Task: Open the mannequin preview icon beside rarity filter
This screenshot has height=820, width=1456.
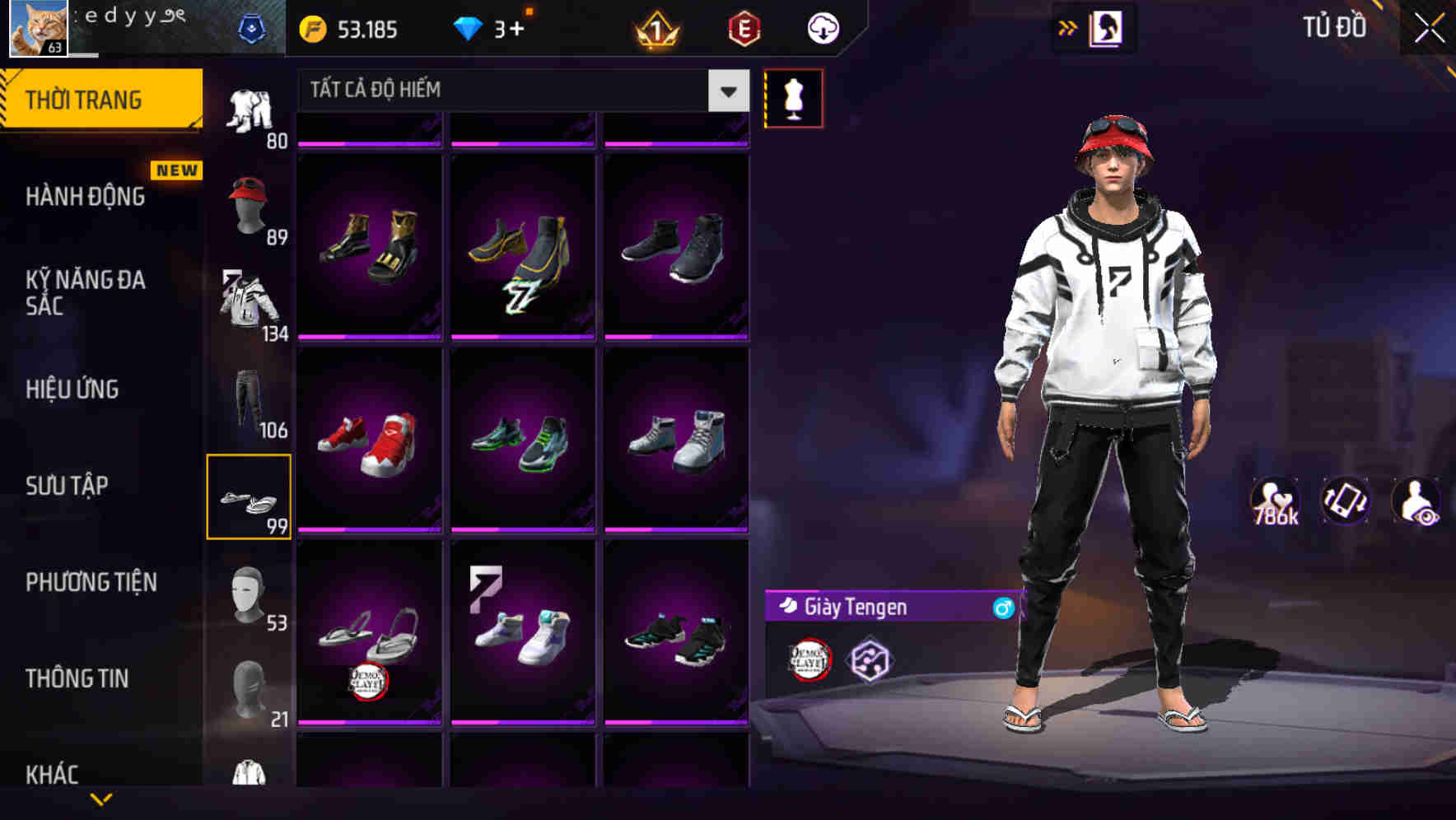Action: (x=796, y=96)
